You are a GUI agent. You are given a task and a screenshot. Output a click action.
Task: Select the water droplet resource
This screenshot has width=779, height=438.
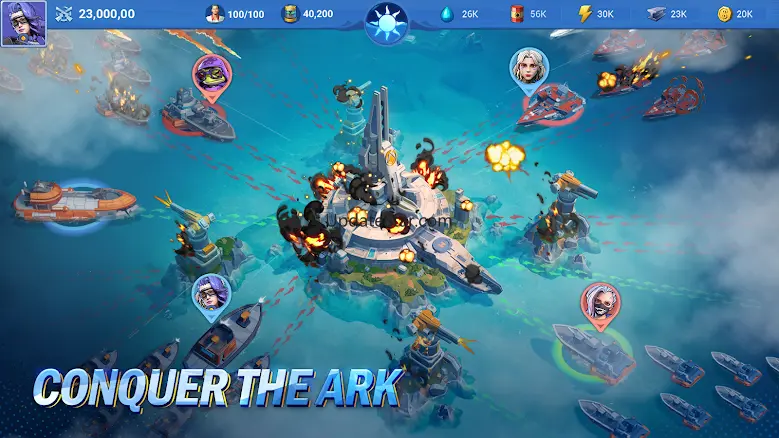[x=446, y=14]
